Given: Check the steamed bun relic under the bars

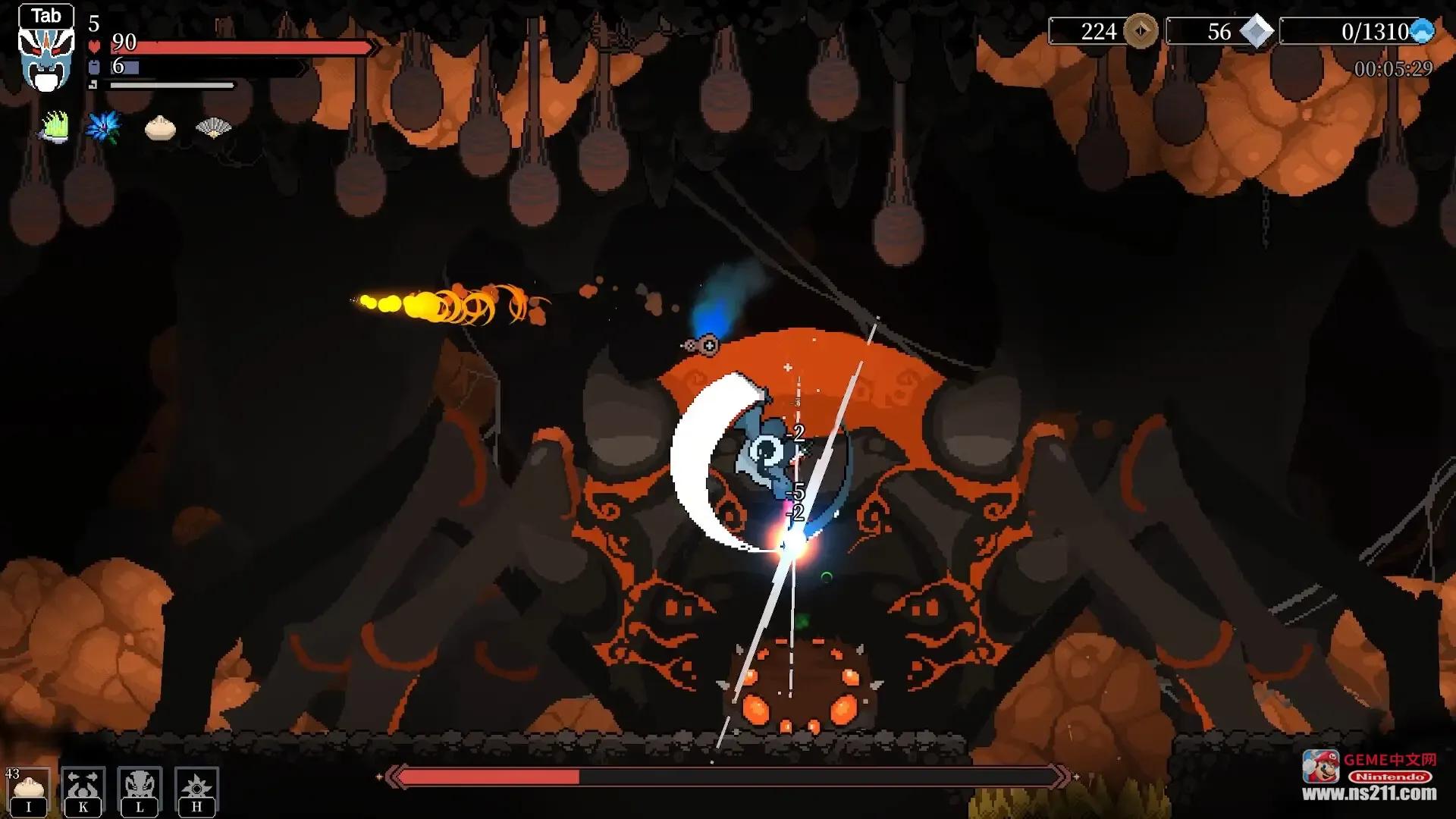Looking at the screenshot, I should (160, 128).
